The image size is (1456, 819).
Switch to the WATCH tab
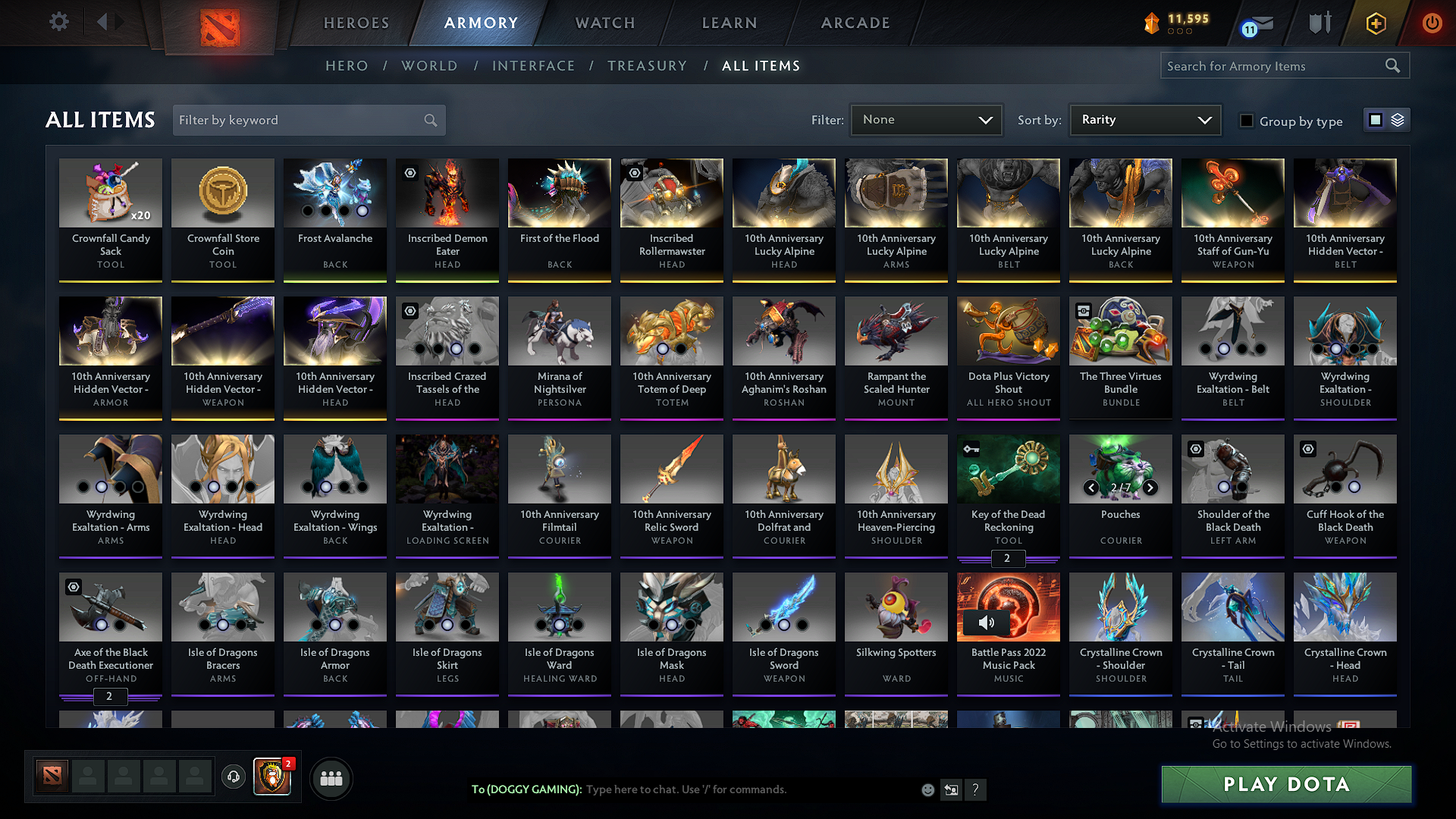tap(604, 23)
